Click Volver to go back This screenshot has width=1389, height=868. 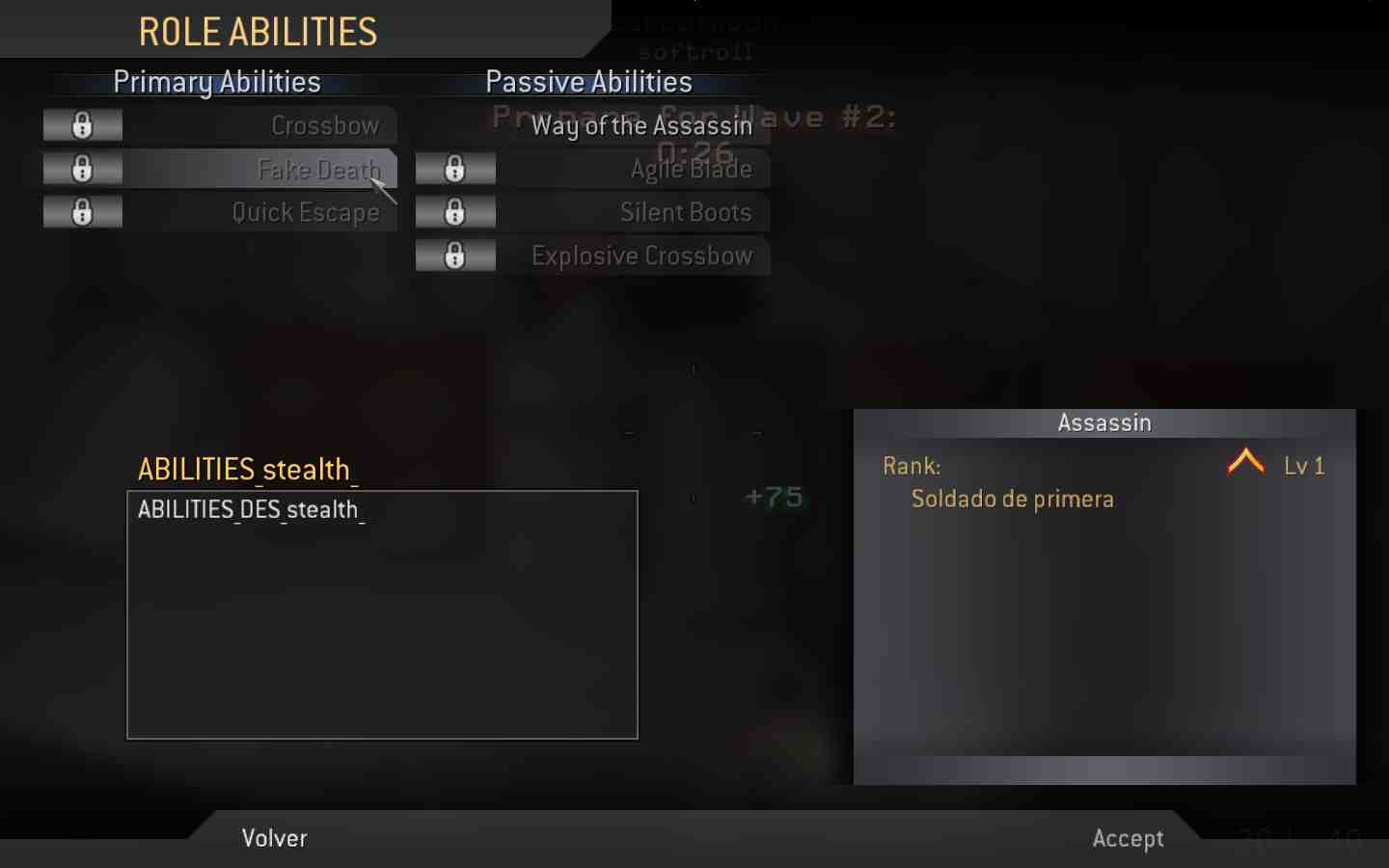pos(274,837)
